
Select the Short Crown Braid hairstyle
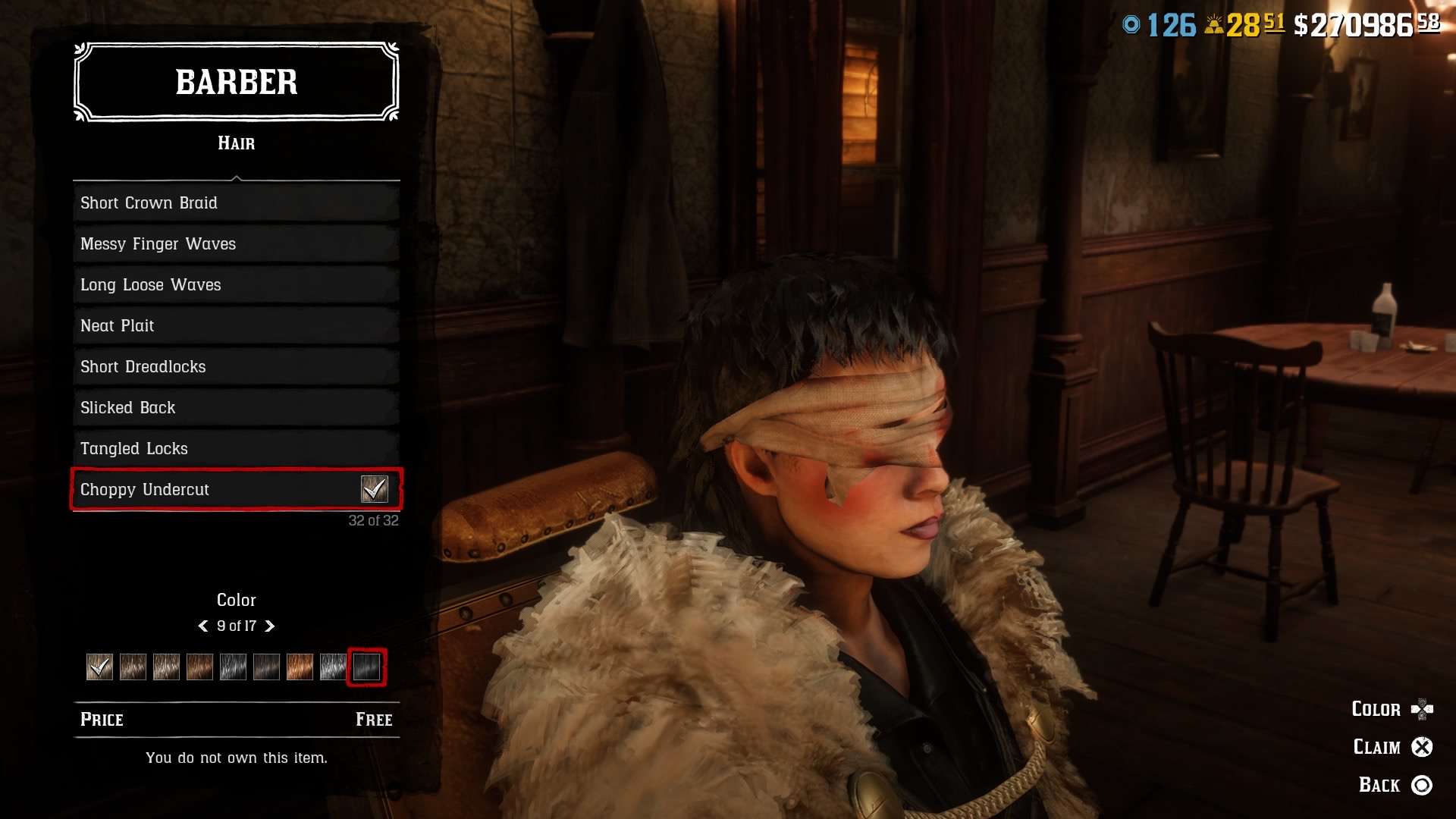pos(236,203)
